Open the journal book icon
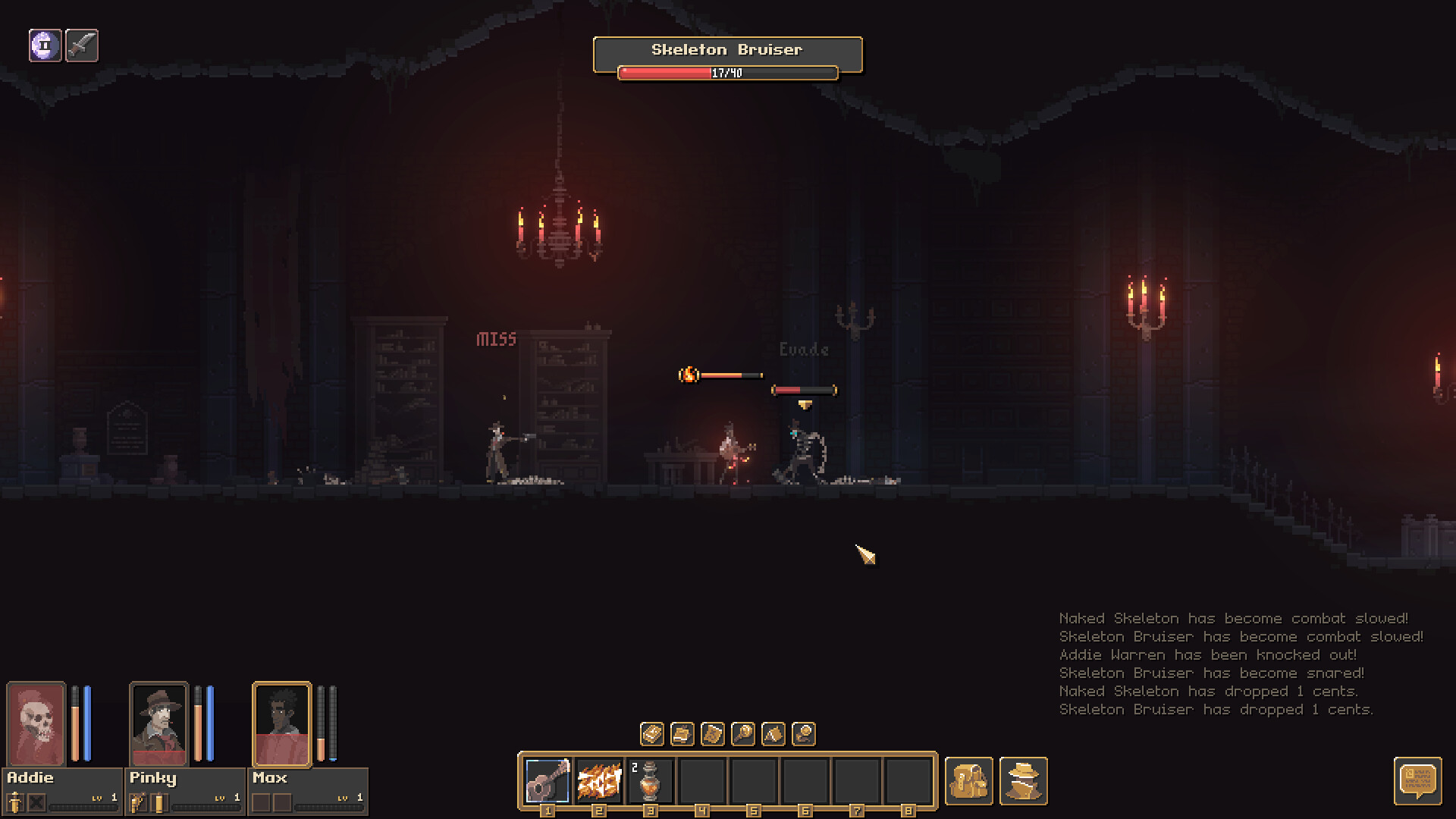This screenshot has height=819, width=1456. coord(652,734)
